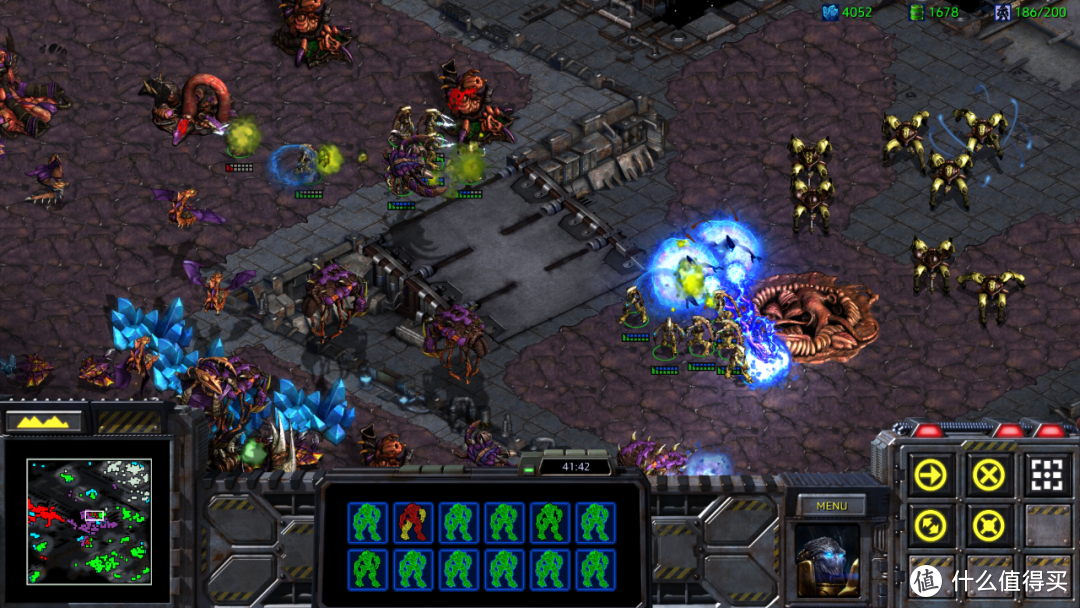Open the MENU button
The height and width of the screenshot is (608, 1080).
tap(831, 506)
